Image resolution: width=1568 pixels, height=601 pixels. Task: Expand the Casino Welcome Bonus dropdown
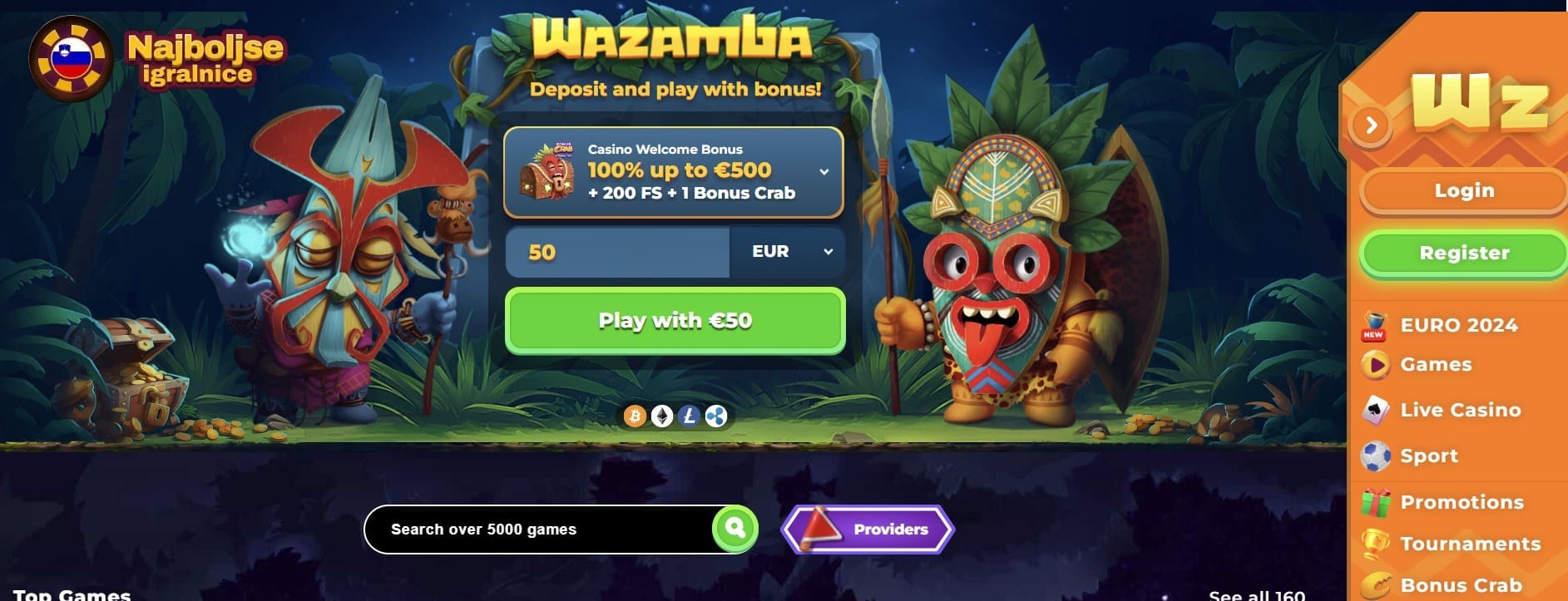[x=824, y=172]
